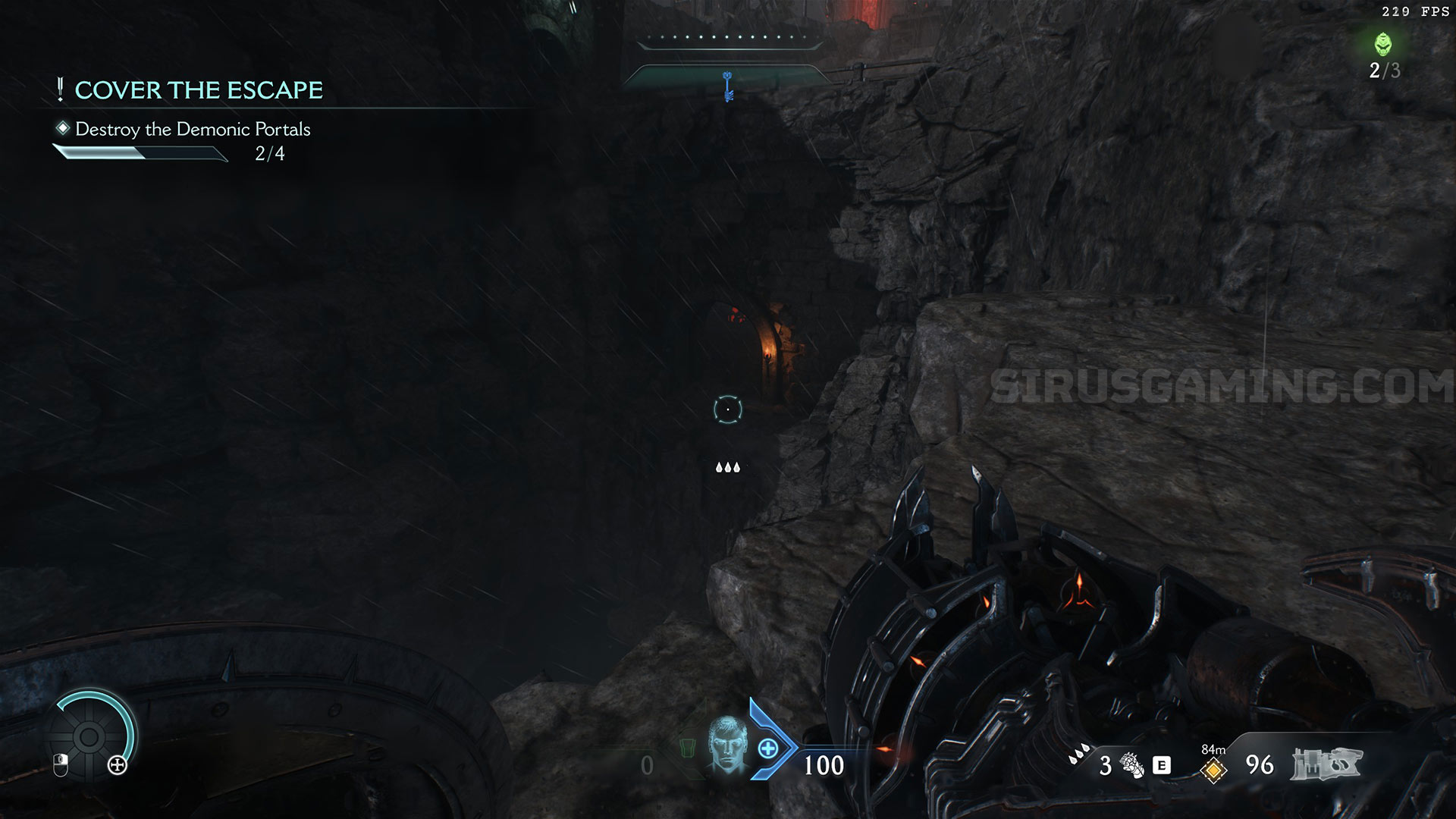The width and height of the screenshot is (1456, 819).
Task: Click the orange diamond waypoint marker
Action: pyautogui.click(x=1213, y=770)
